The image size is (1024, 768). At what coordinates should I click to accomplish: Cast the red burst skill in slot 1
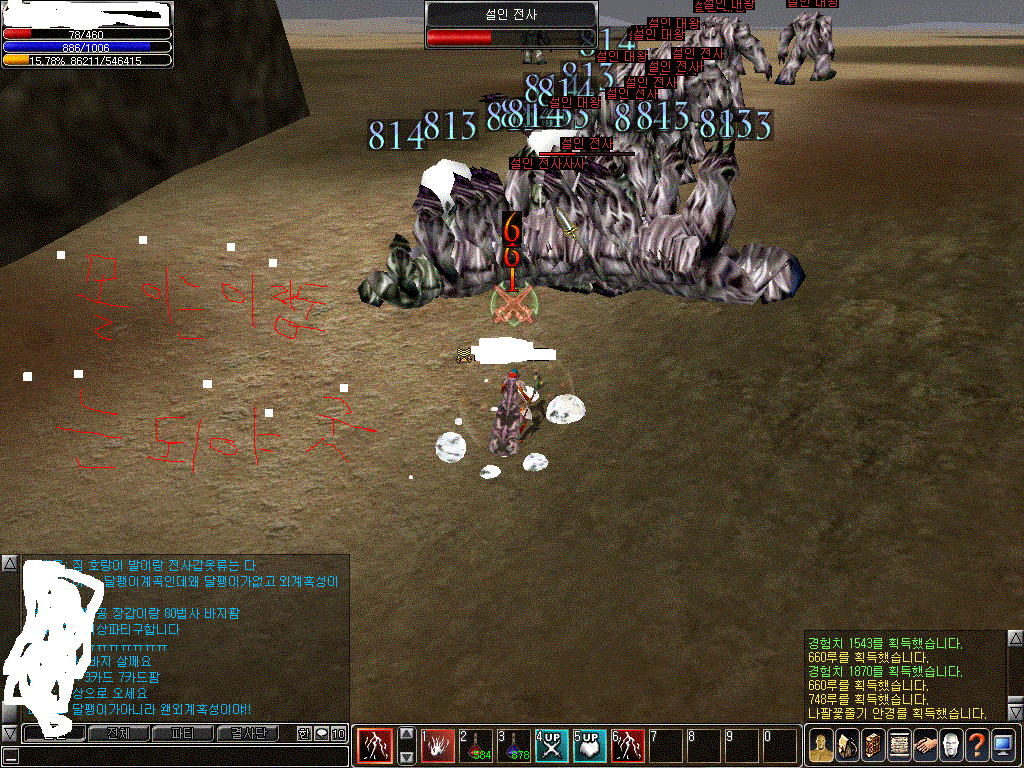coord(437,745)
